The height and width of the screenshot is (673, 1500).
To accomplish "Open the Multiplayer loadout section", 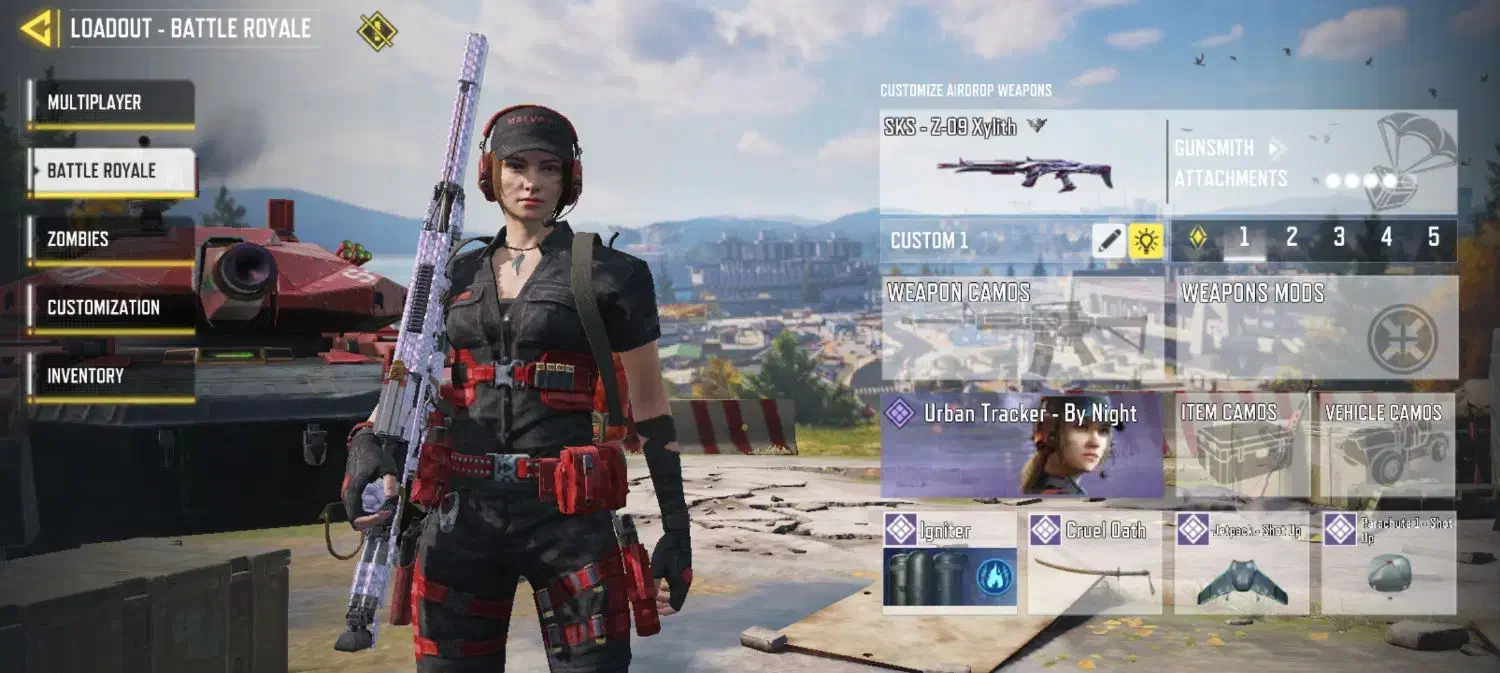I will pos(110,103).
